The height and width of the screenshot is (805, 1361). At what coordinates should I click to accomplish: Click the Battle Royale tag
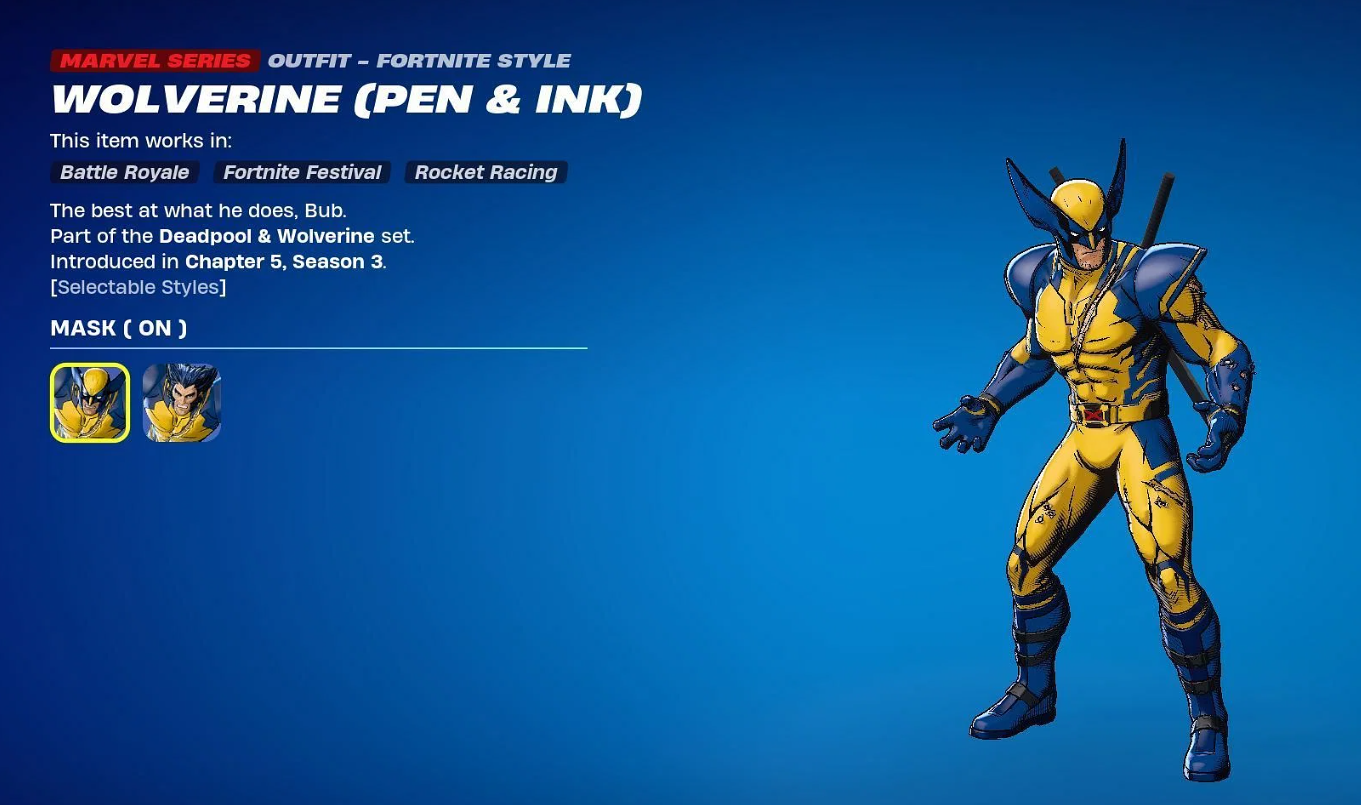click(x=124, y=172)
